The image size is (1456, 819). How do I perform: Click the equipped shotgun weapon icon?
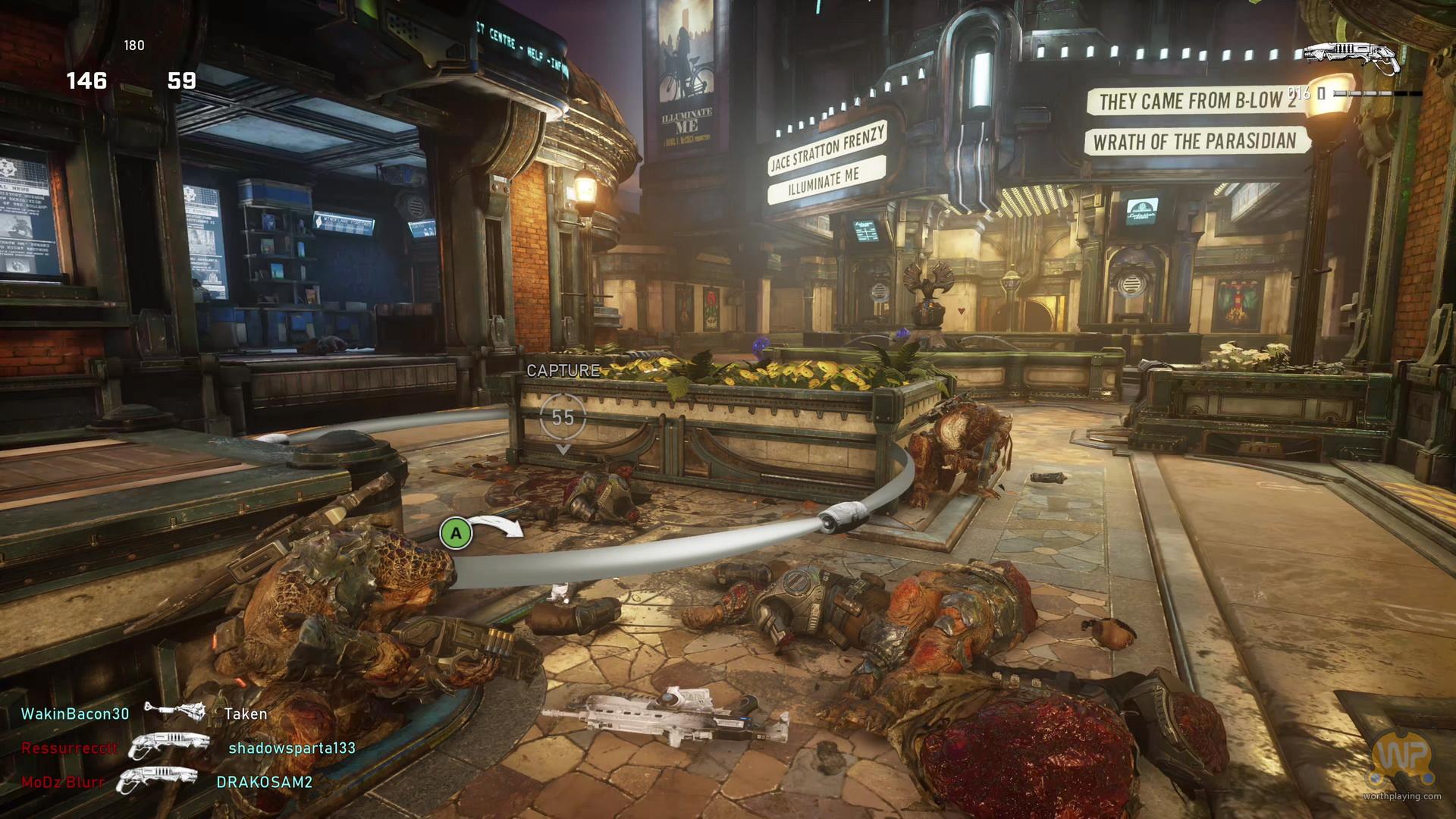(x=1352, y=57)
